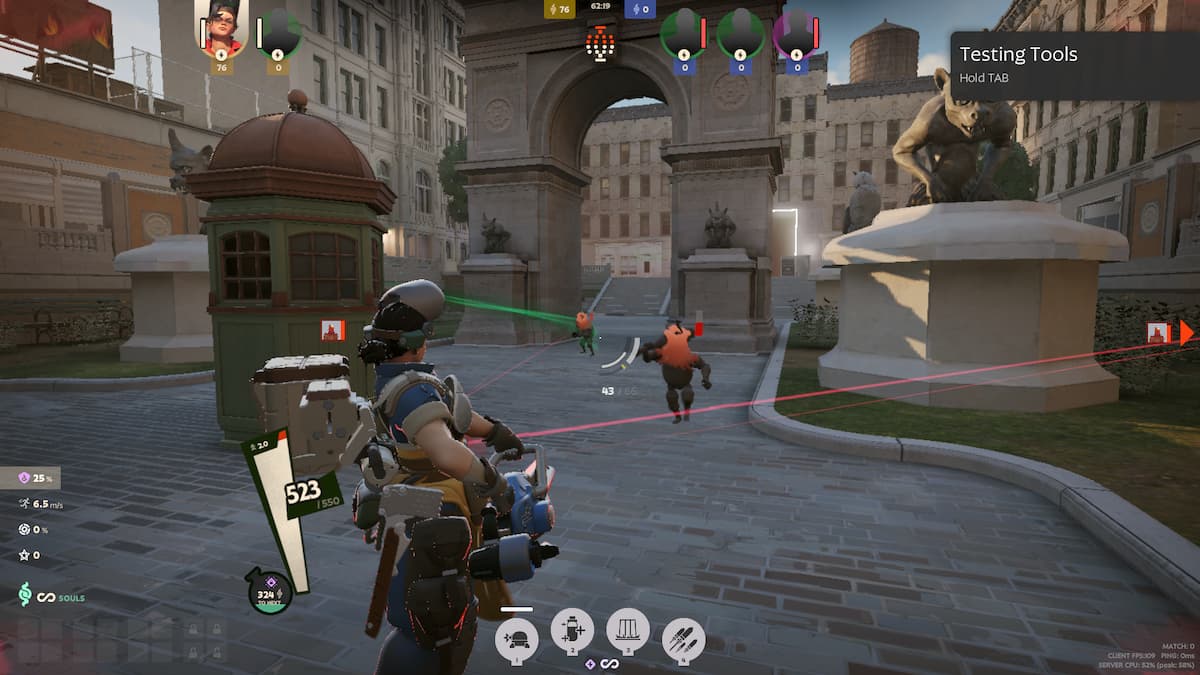The image size is (1200, 675).
Task: Open the Testing Tools panel
Action: pos(1074,64)
